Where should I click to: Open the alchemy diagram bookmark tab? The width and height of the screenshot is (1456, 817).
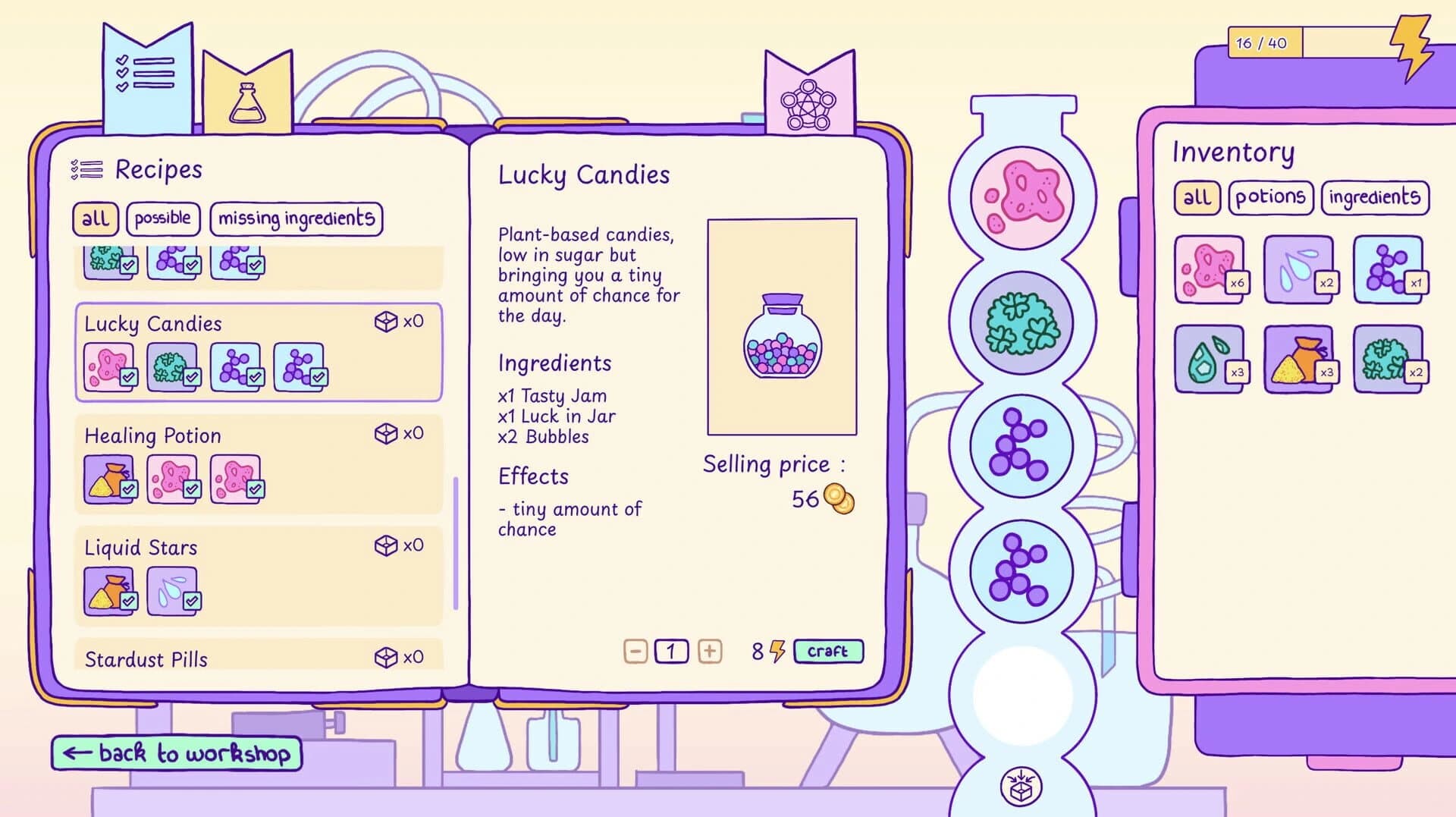[x=809, y=91]
